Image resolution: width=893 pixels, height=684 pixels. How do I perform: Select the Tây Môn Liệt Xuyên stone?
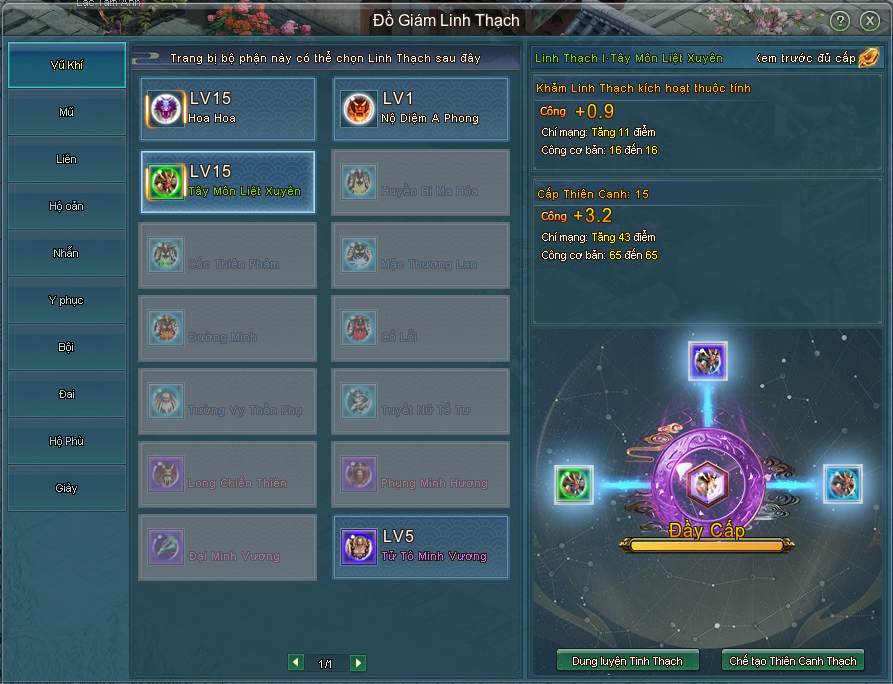click(228, 182)
